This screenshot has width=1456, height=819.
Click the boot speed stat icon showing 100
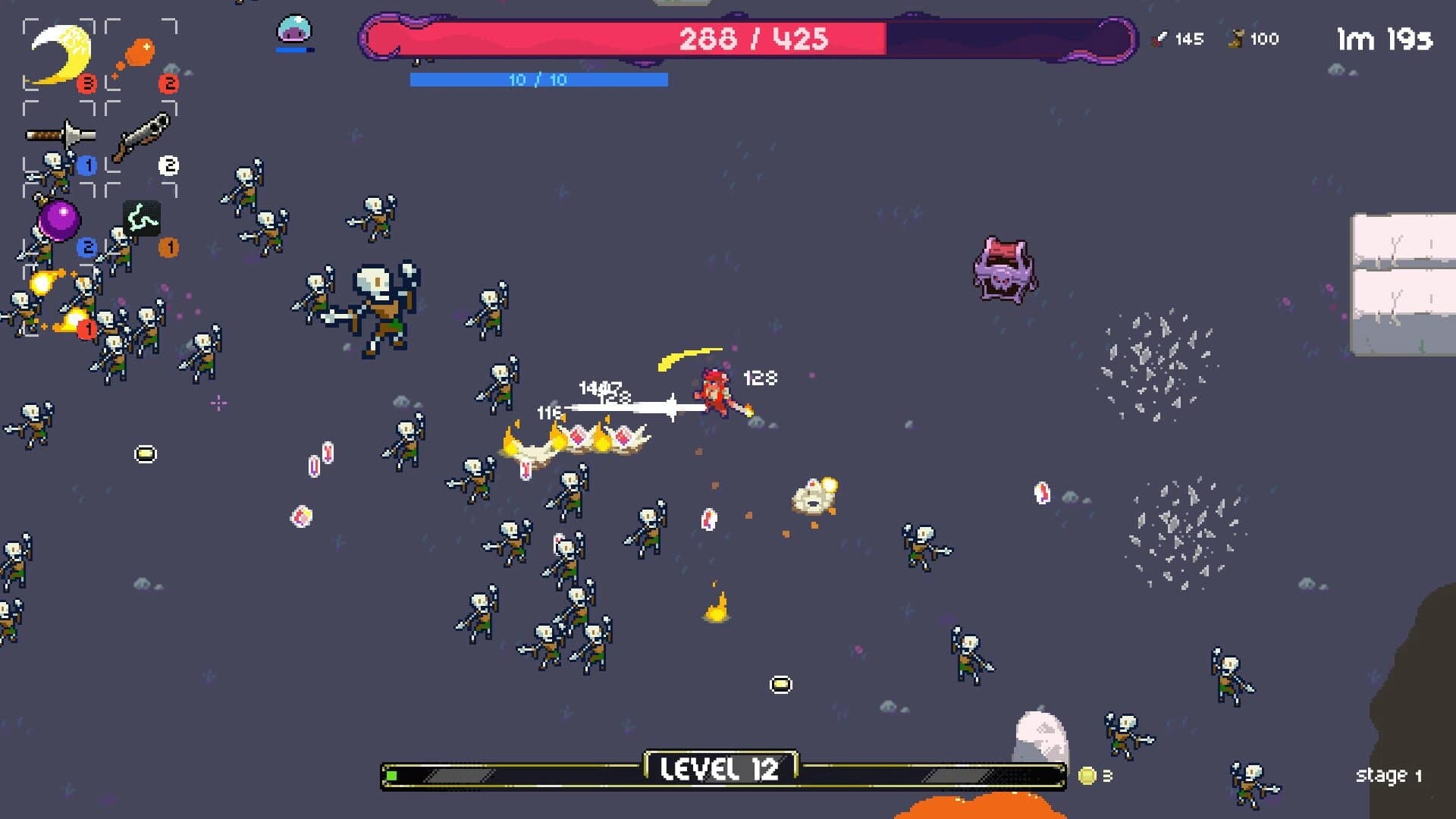[x=1236, y=39]
